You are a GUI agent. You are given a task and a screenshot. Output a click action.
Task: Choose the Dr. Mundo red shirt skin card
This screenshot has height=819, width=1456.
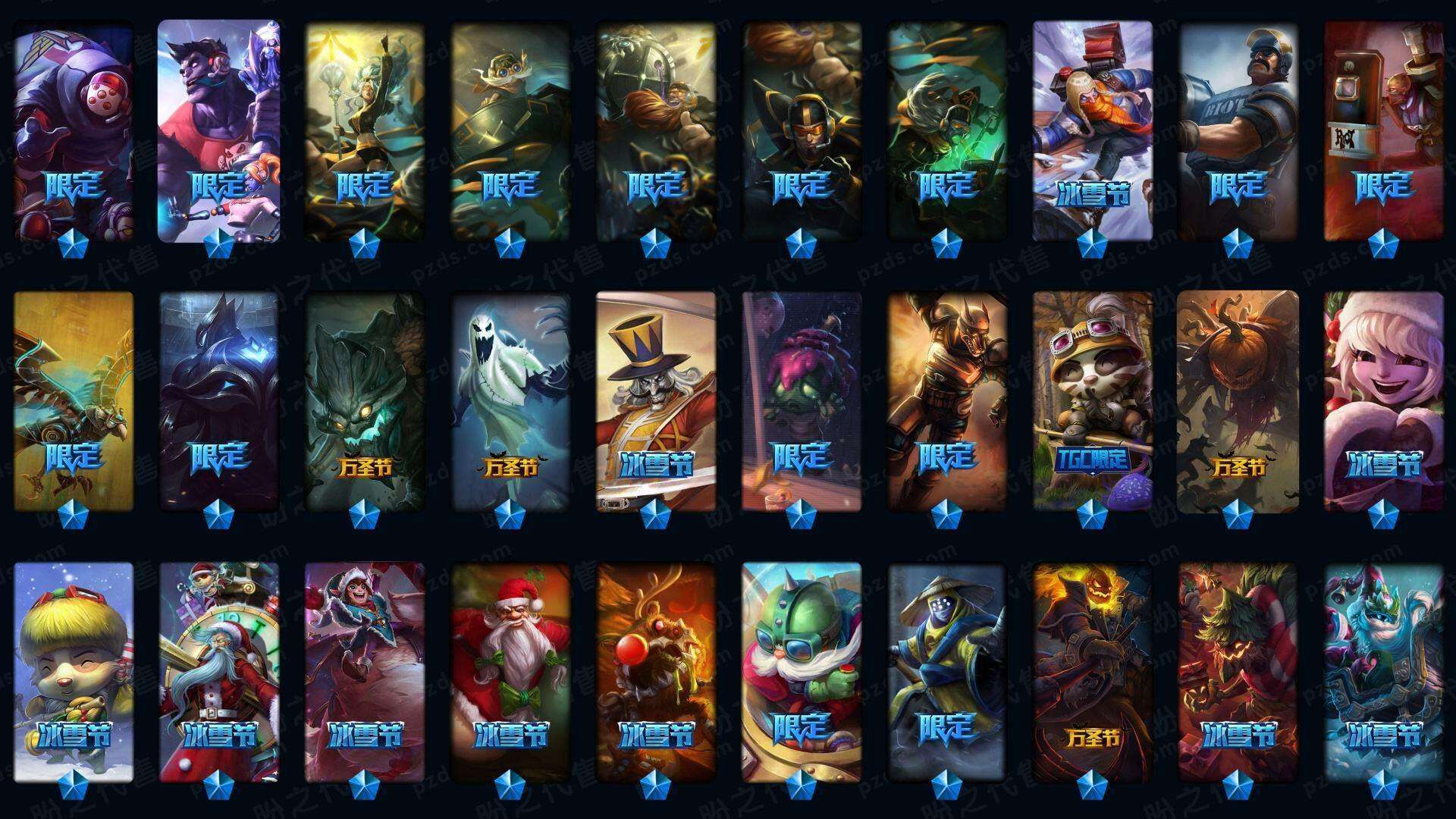coord(218,129)
